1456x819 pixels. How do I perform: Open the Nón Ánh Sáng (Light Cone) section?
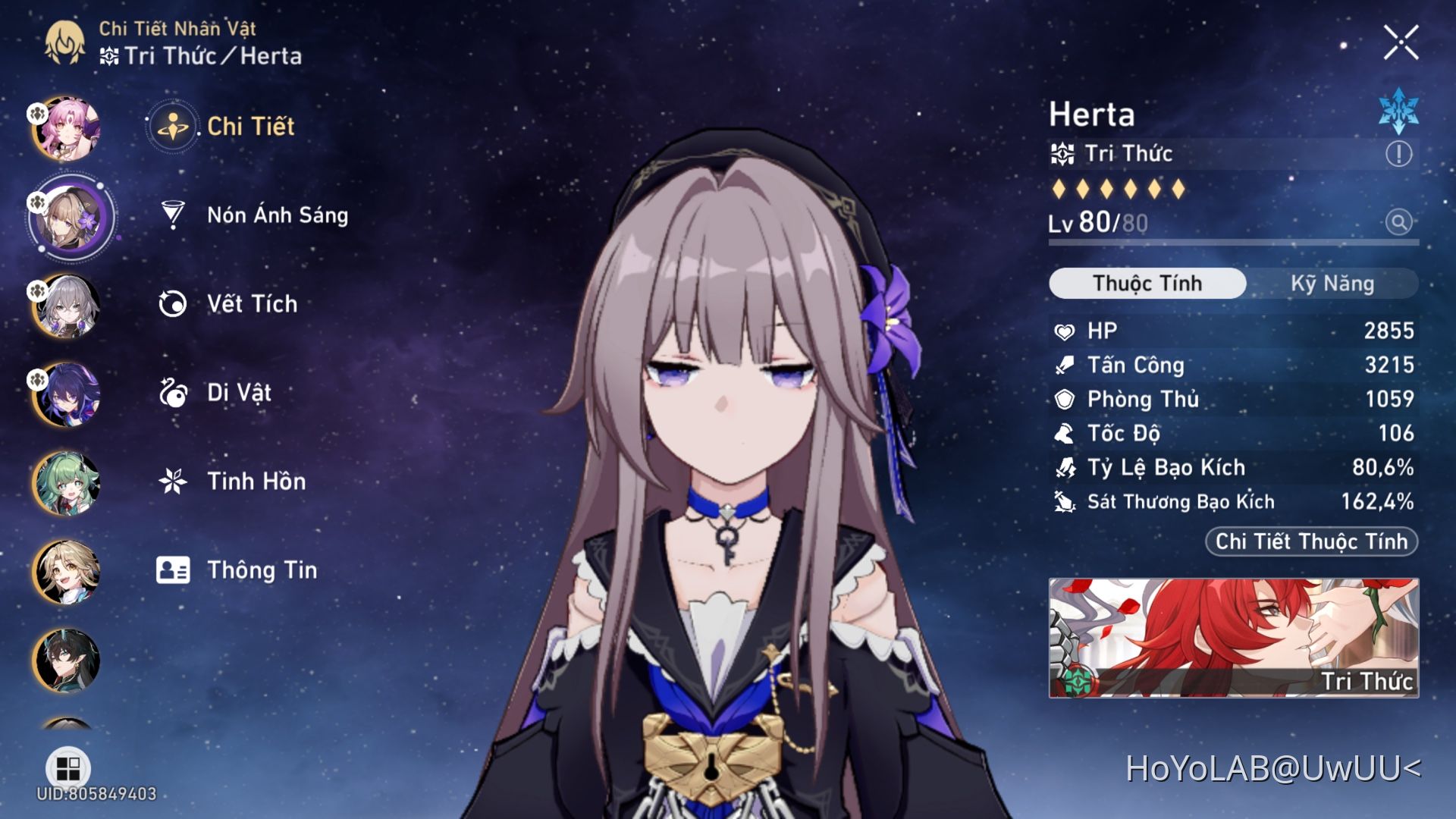(278, 215)
